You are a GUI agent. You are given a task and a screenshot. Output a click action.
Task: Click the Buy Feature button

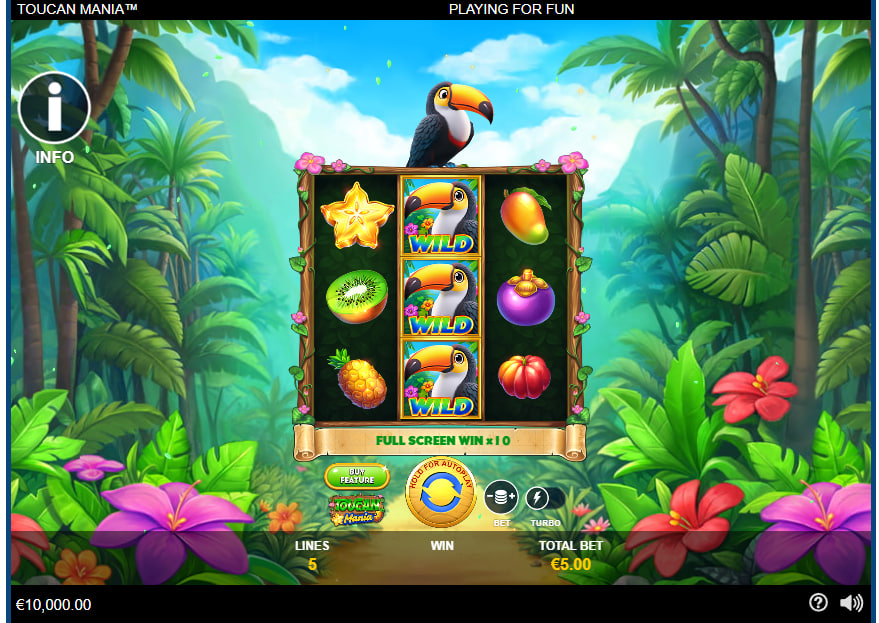[357, 476]
